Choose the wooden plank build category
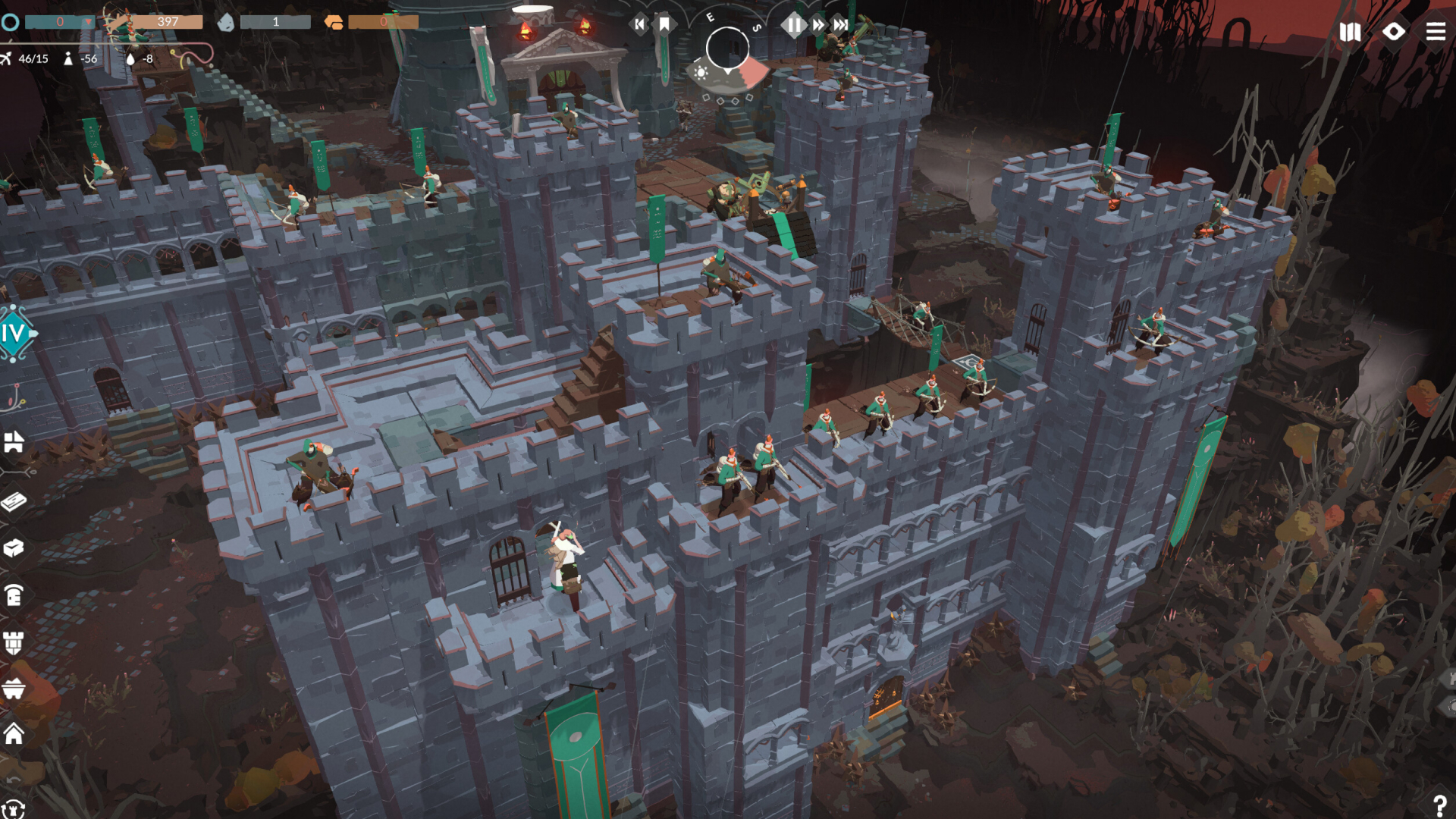Screen dimensions: 1456x819 tap(14, 501)
